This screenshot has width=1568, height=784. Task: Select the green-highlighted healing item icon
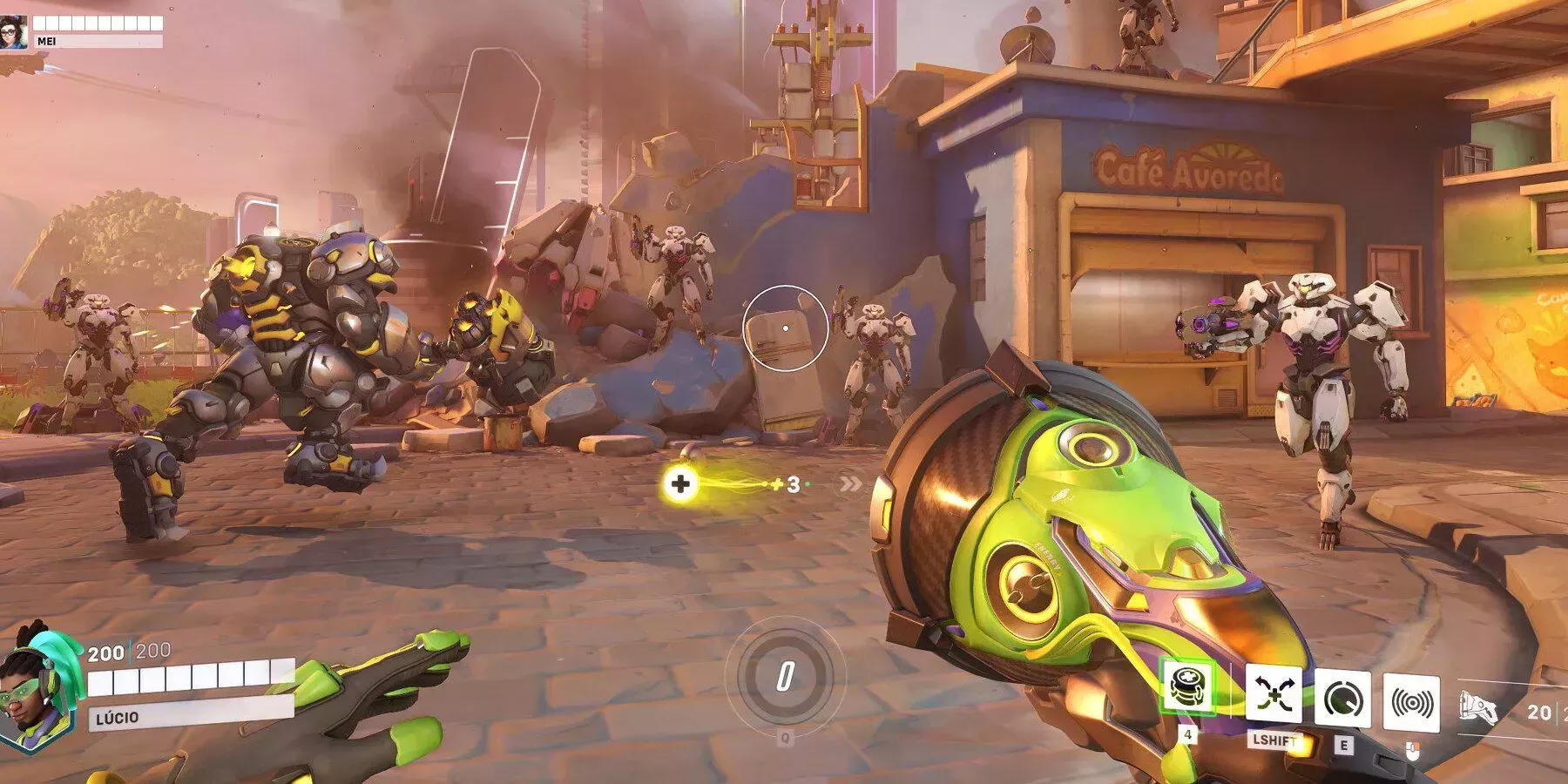pos(1189,687)
